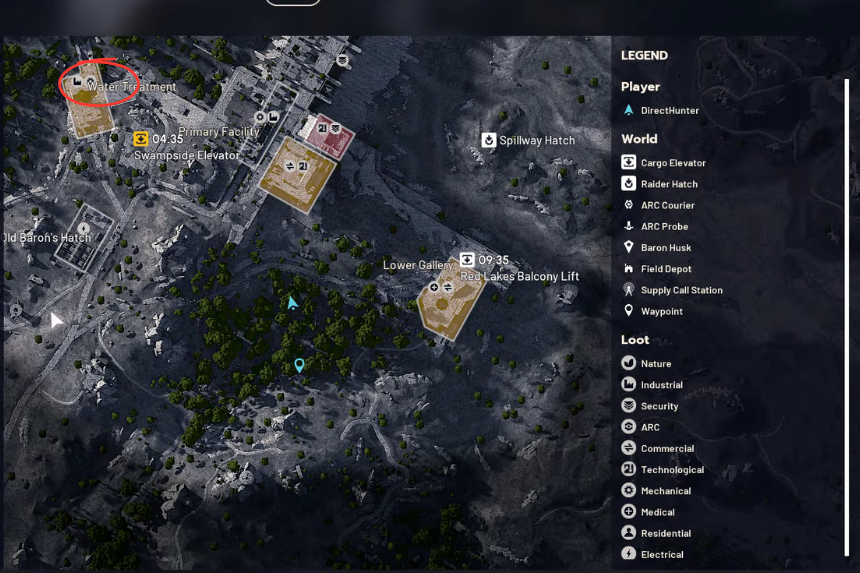This screenshot has height=573, width=860.
Task: Click the Swampside Elevator marker on the map
Action: point(141,139)
